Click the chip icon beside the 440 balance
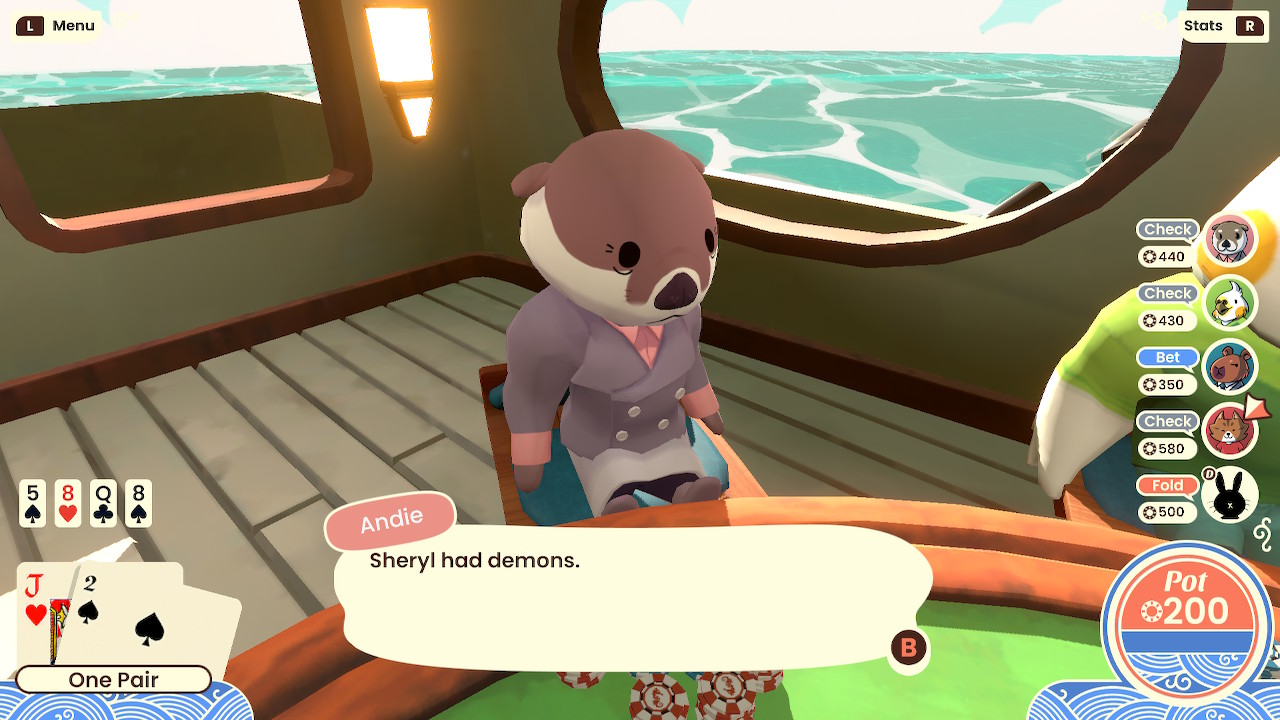 point(1151,254)
